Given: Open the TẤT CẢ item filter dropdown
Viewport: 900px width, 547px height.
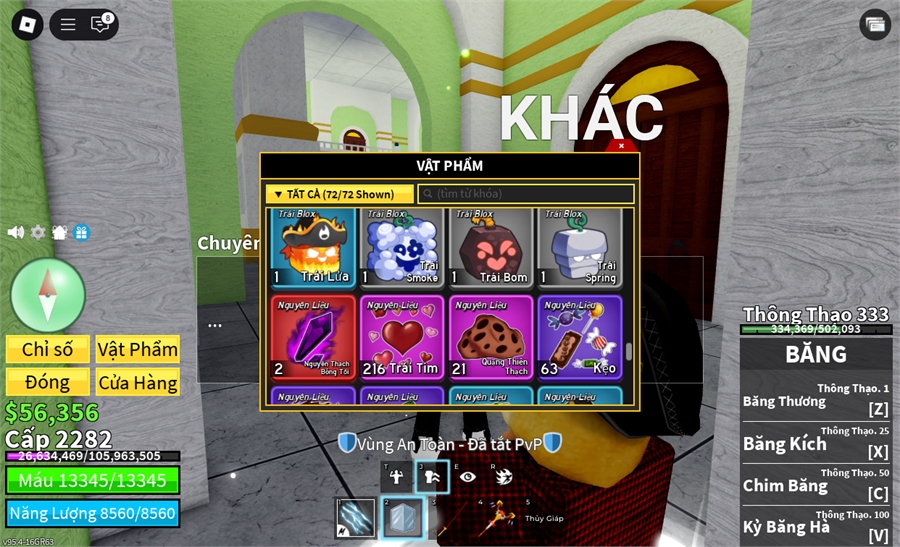Looking at the screenshot, I should click(x=339, y=194).
